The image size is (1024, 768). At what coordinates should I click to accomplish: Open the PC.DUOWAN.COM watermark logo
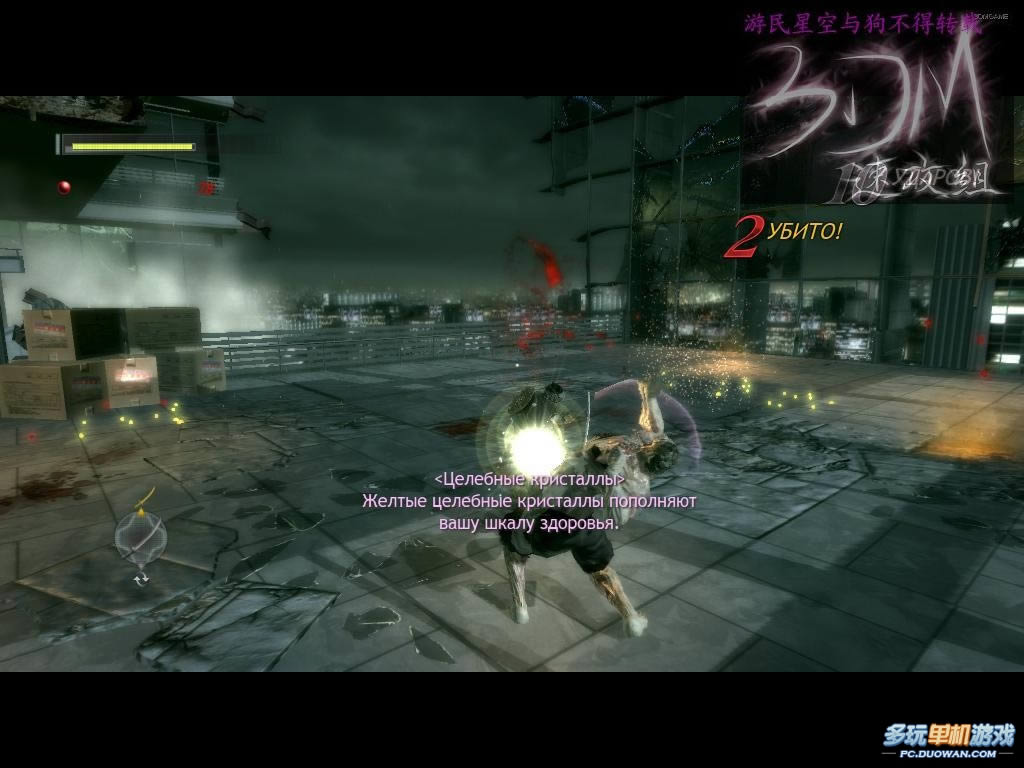tap(947, 741)
